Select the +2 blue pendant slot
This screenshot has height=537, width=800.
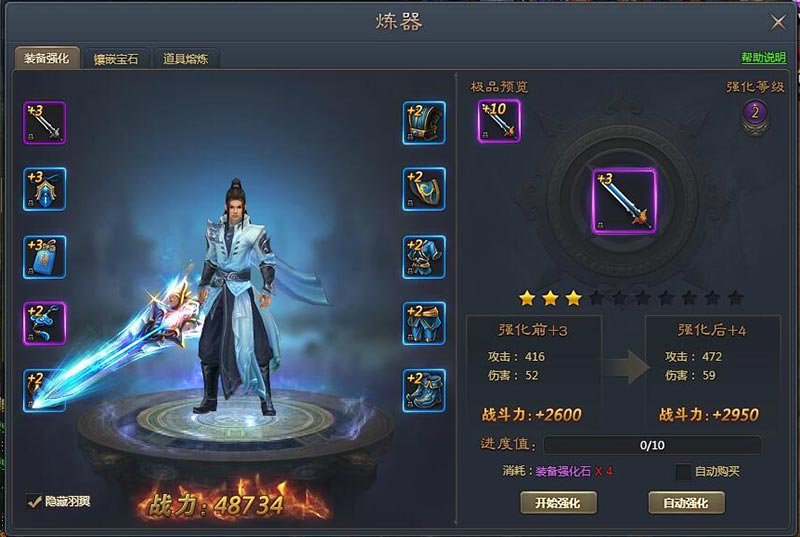(45, 323)
